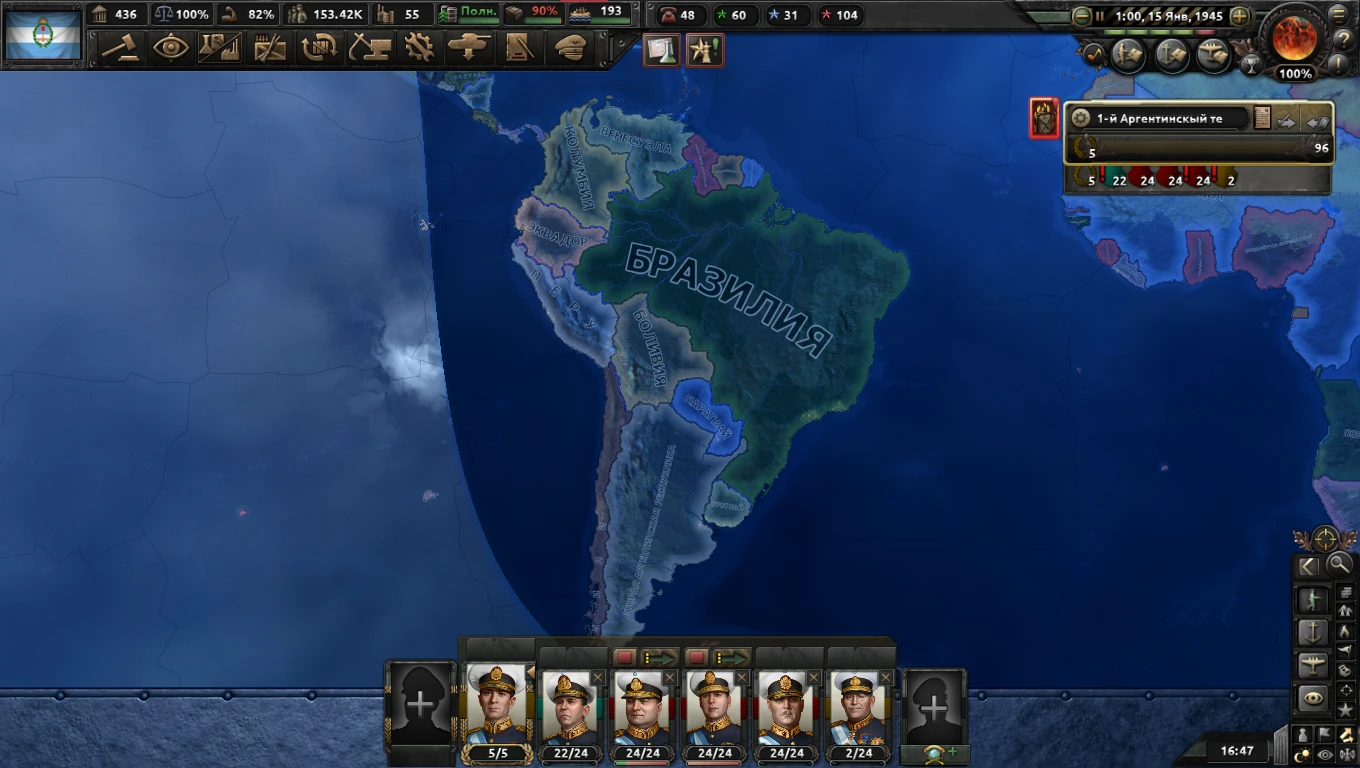1360x768 pixels.
Task: Open the officer corps peaked cap icon
Action: point(569,47)
